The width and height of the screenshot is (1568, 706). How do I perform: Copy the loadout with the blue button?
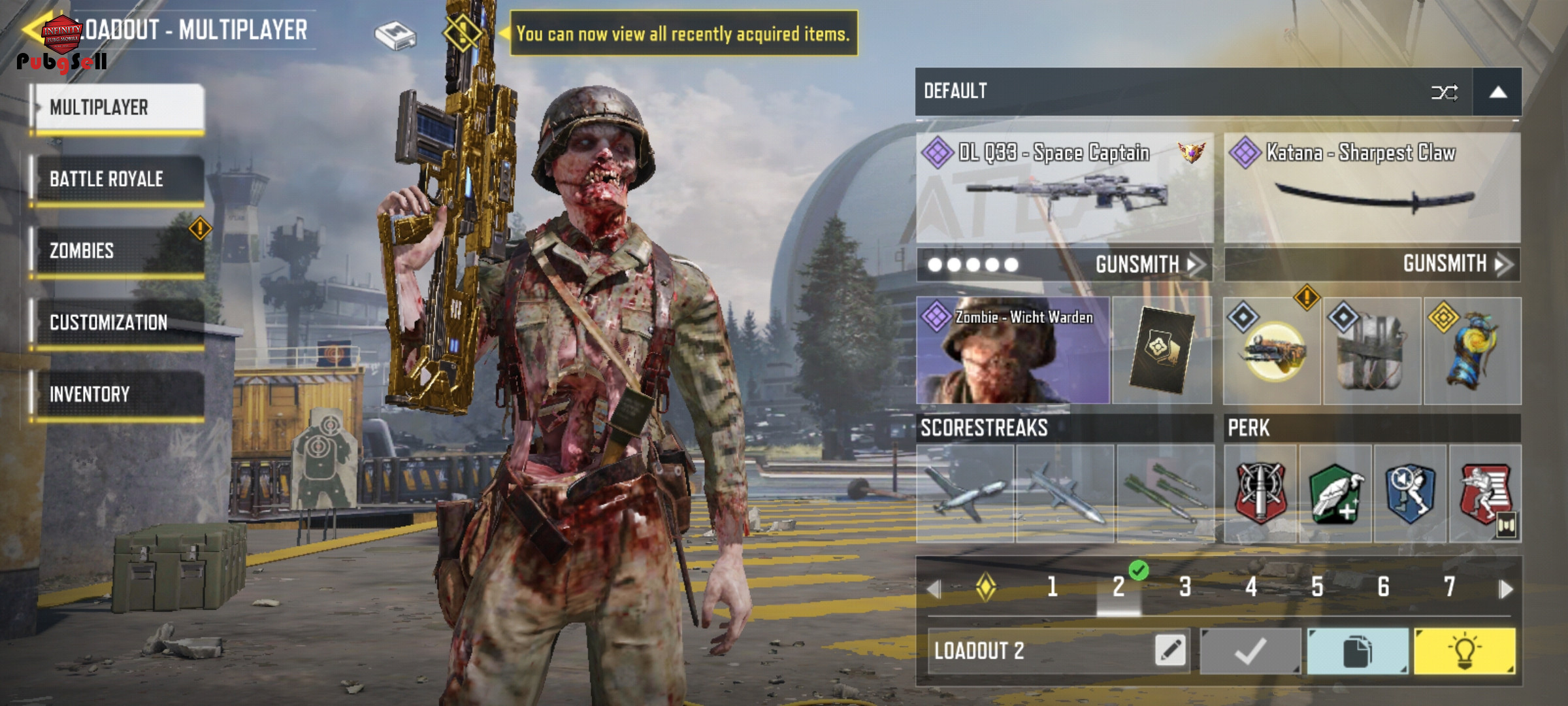tap(1358, 651)
